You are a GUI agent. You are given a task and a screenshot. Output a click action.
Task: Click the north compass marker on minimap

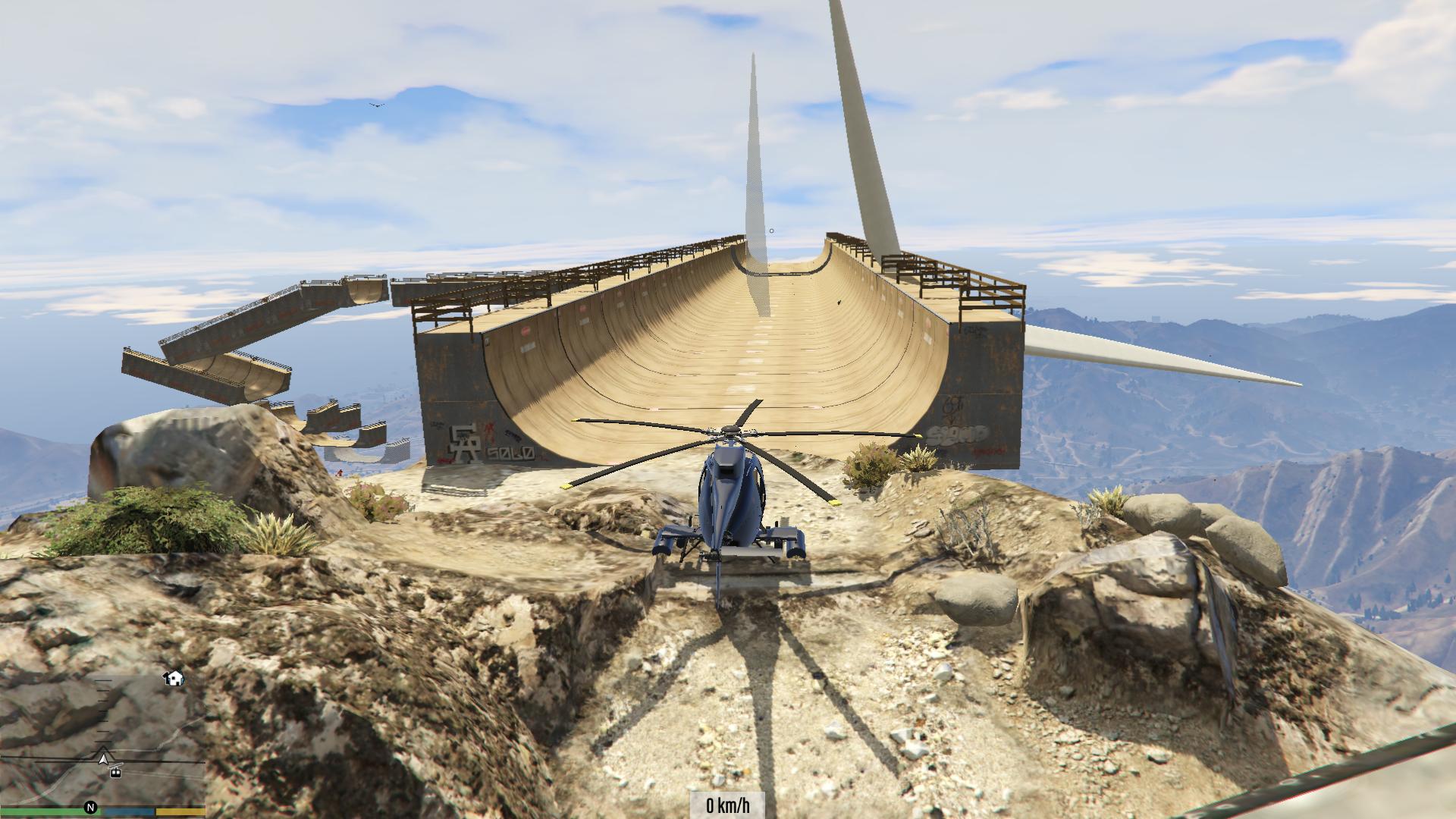[x=91, y=808]
